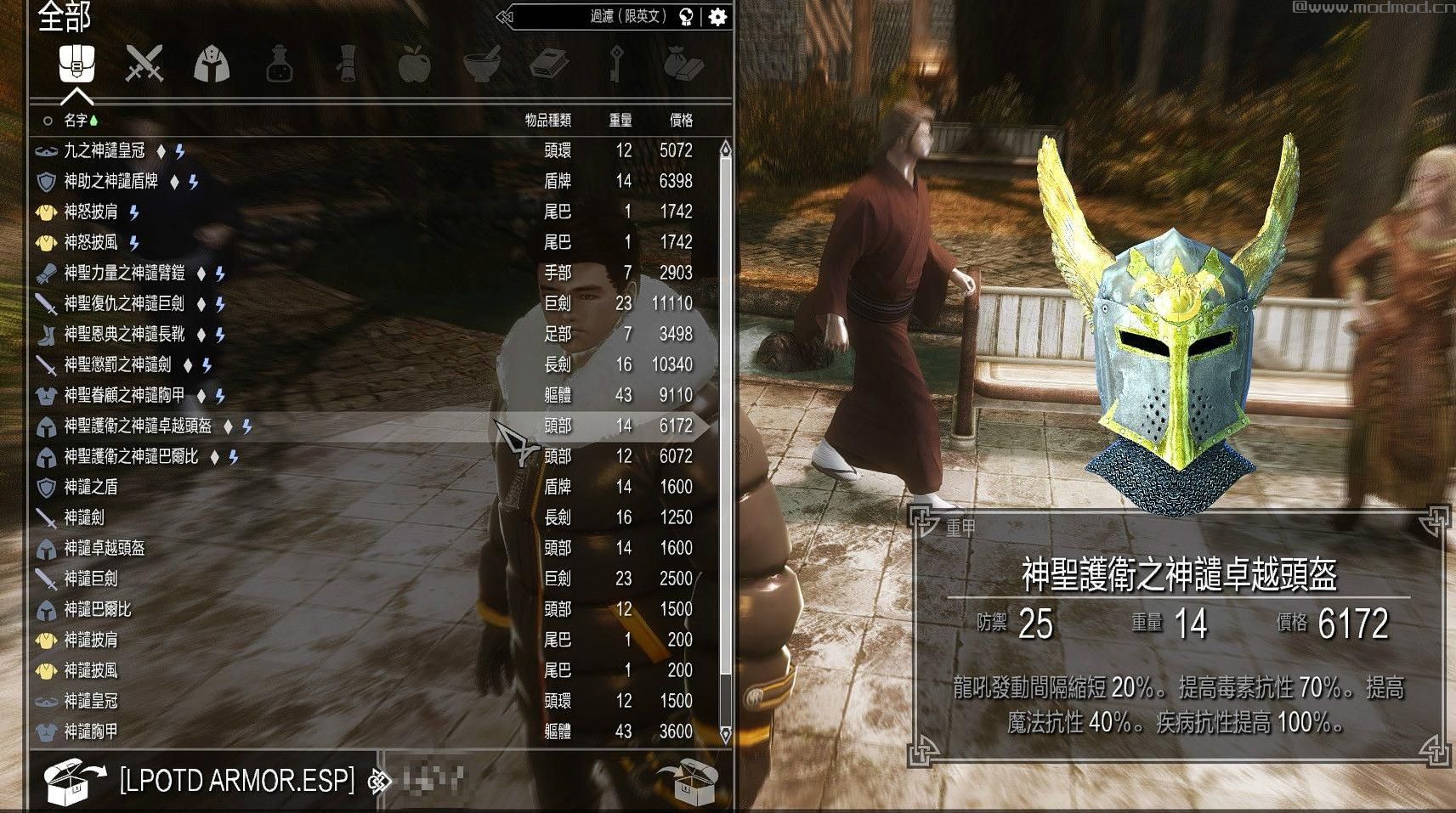Viewport: 1456px width, 813px height.
Task: Open the potions category flask icon
Action: click(x=279, y=66)
